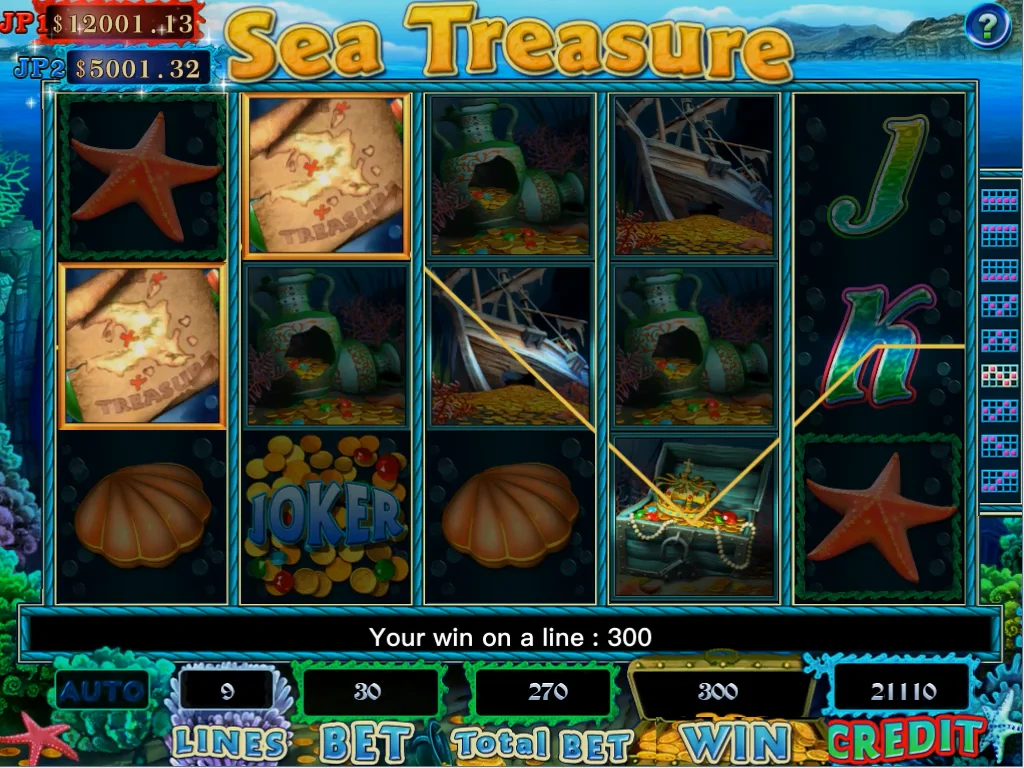Screen dimensions: 1024x768
Task: Select the highlighted payline indicator
Action: coord(999,376)
